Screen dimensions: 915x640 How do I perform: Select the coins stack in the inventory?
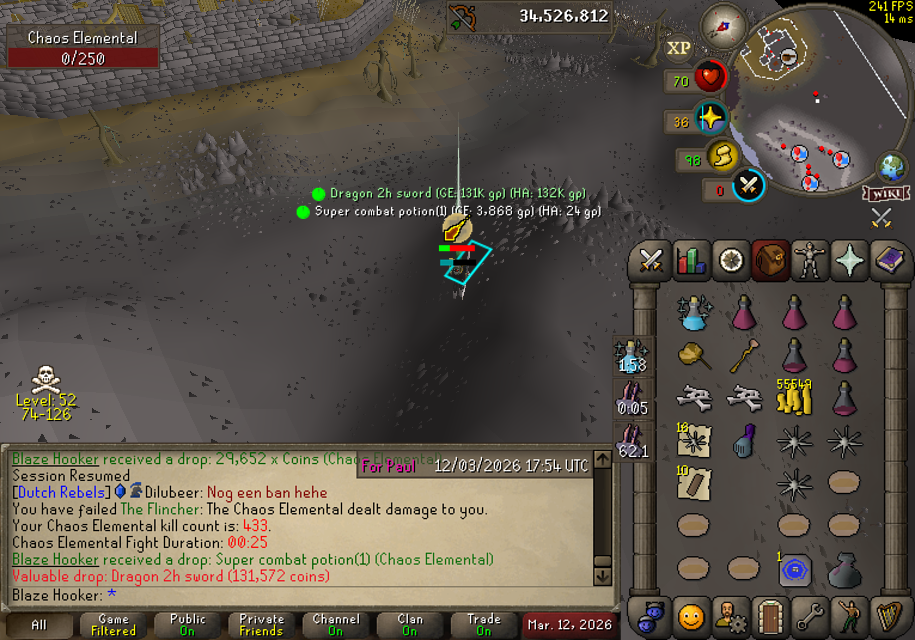point(795,398)
